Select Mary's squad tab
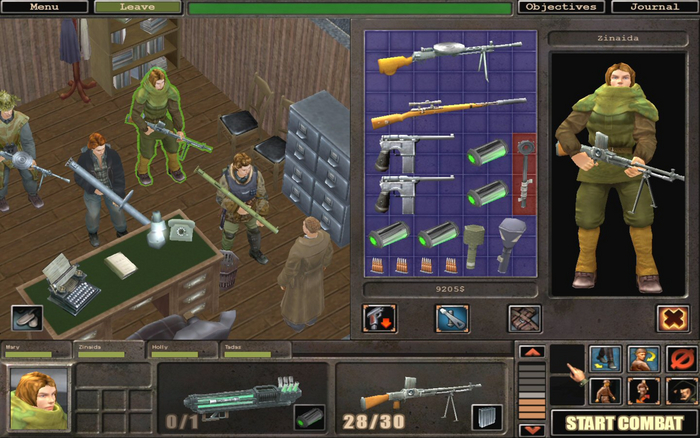This screenshot has height=438, width=700. tap(36, 351)
